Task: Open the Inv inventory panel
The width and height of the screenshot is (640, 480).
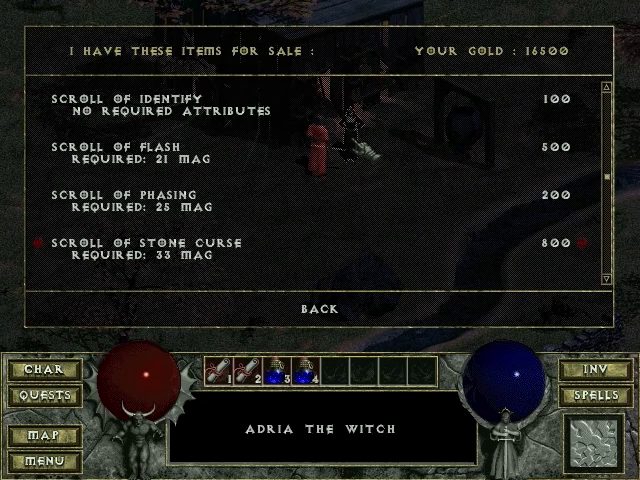Action: click(595, 370)
